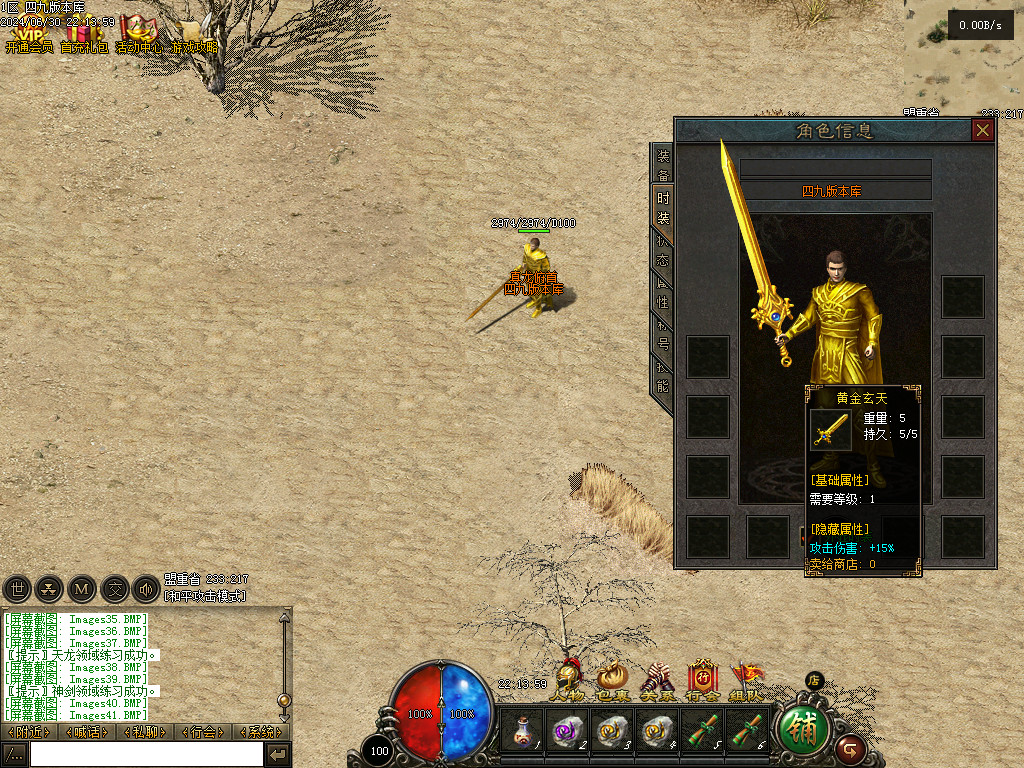Select the 私聊 private chat channel
The height and width of the screenshot is (768, 1024).
pos(145,732)
